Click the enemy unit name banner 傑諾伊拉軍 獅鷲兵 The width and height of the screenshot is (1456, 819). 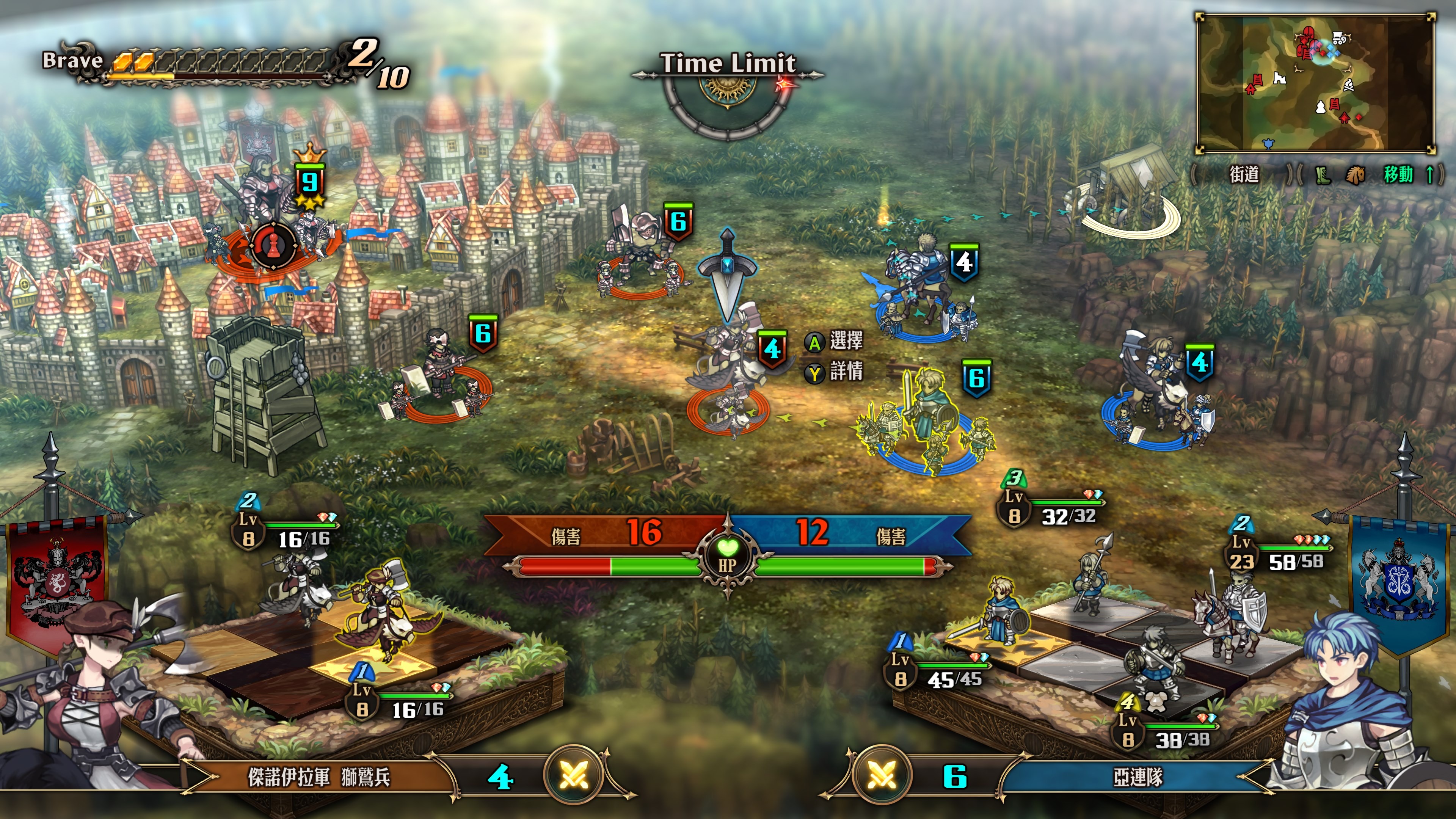(x=319, y=777)
